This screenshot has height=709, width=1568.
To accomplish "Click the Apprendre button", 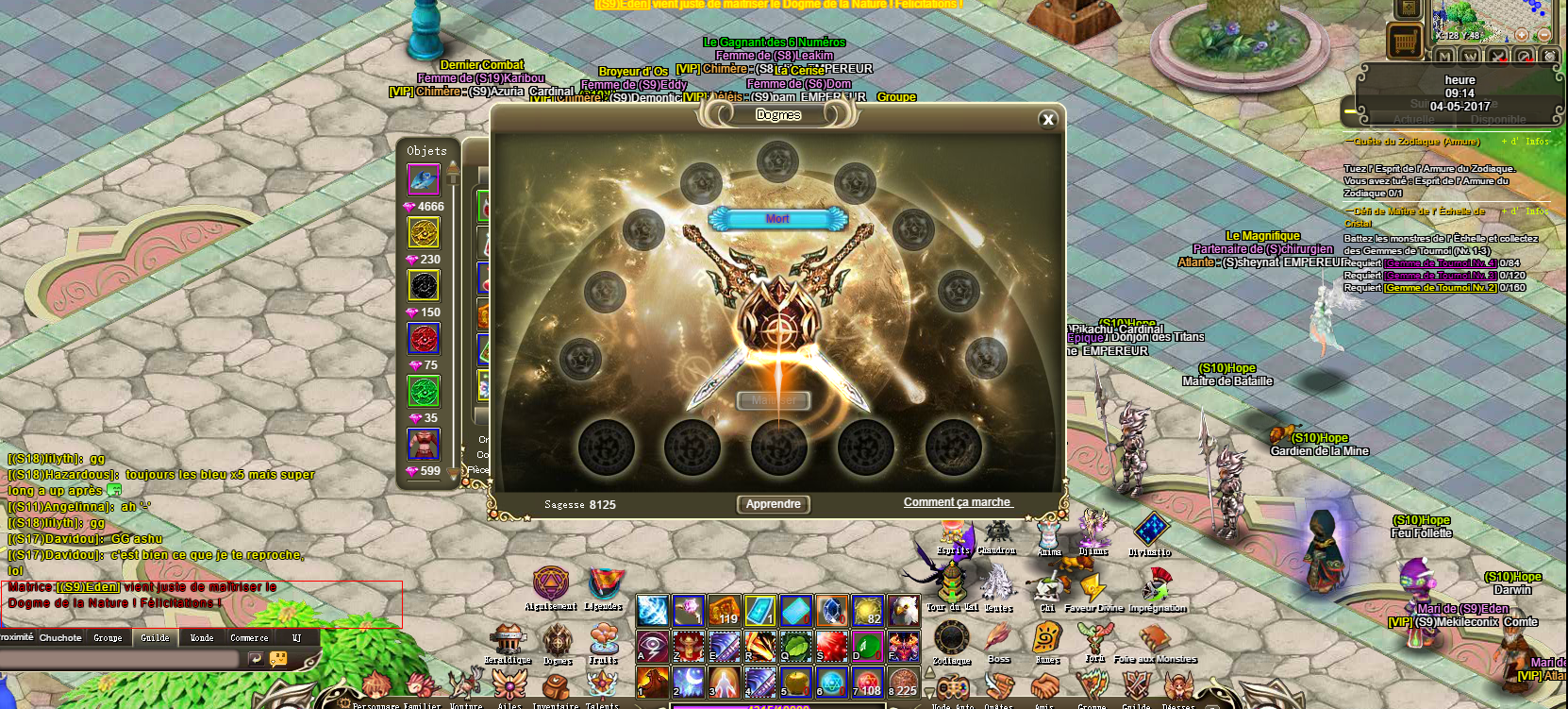I will (773, 504).
